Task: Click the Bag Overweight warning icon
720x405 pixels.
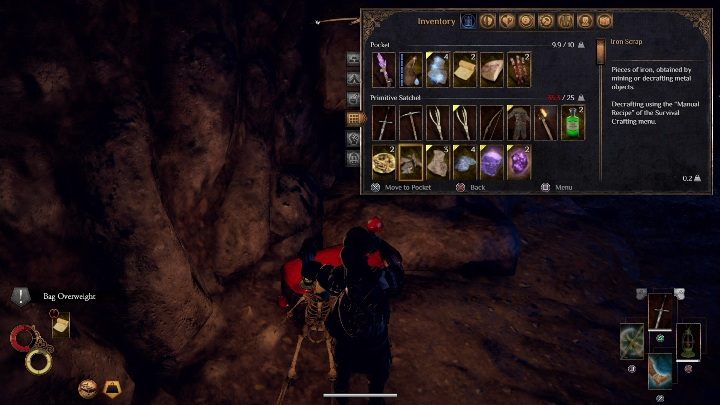Action: (22, 297)
